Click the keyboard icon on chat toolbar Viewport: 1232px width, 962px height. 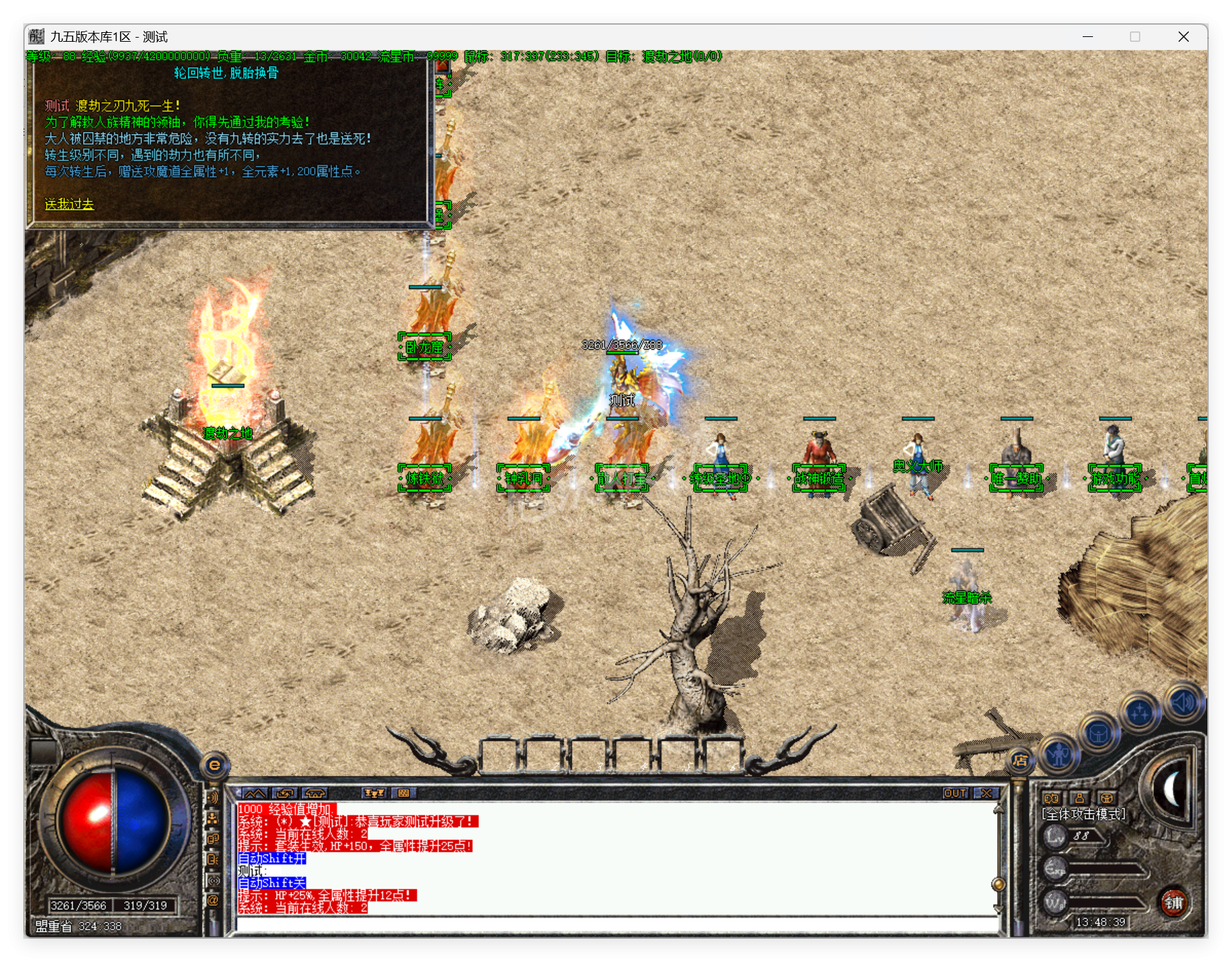pos(404,793)
